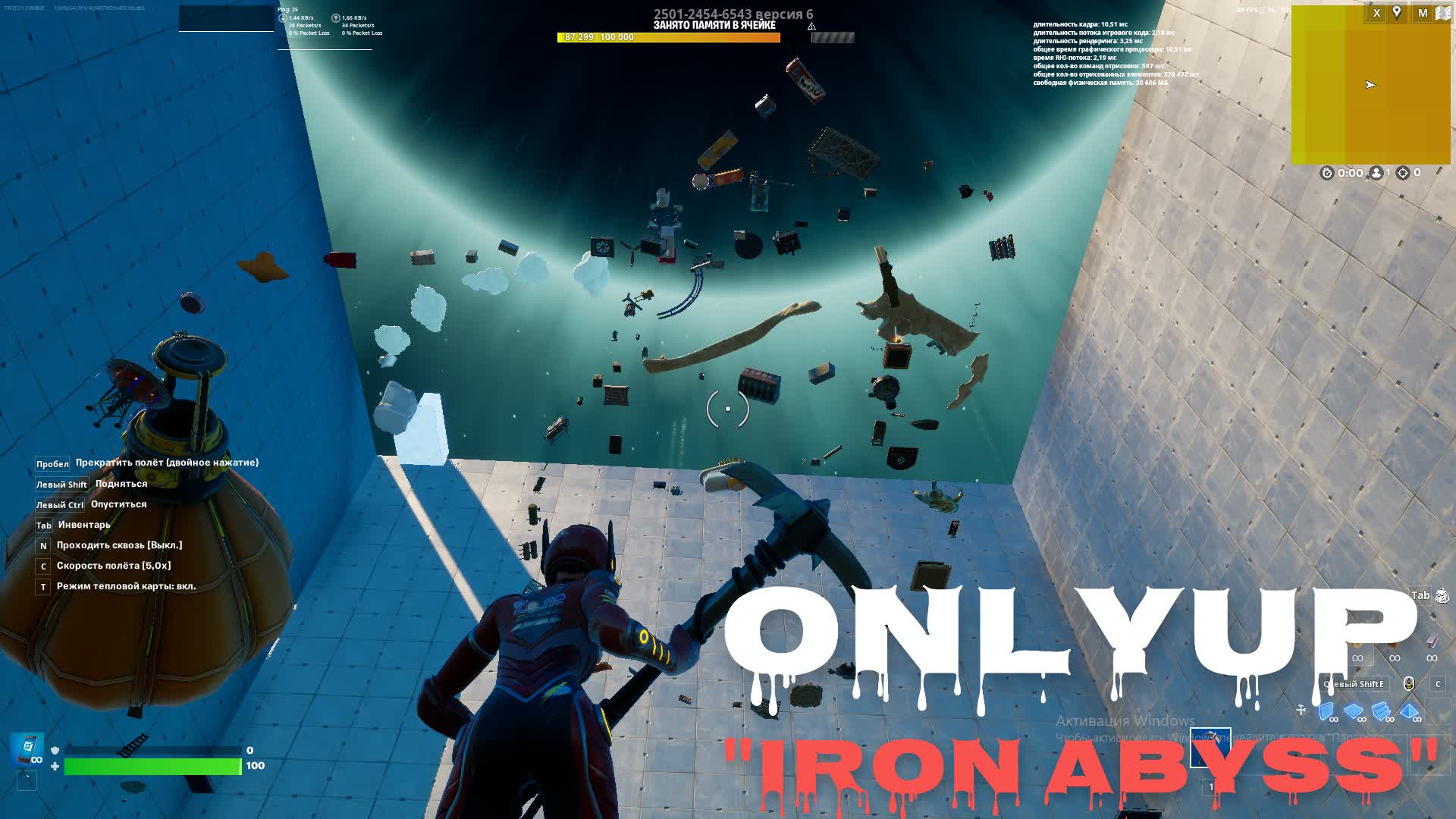
Task: Select the stairs building piece icon
Action: click(1382, 712)
